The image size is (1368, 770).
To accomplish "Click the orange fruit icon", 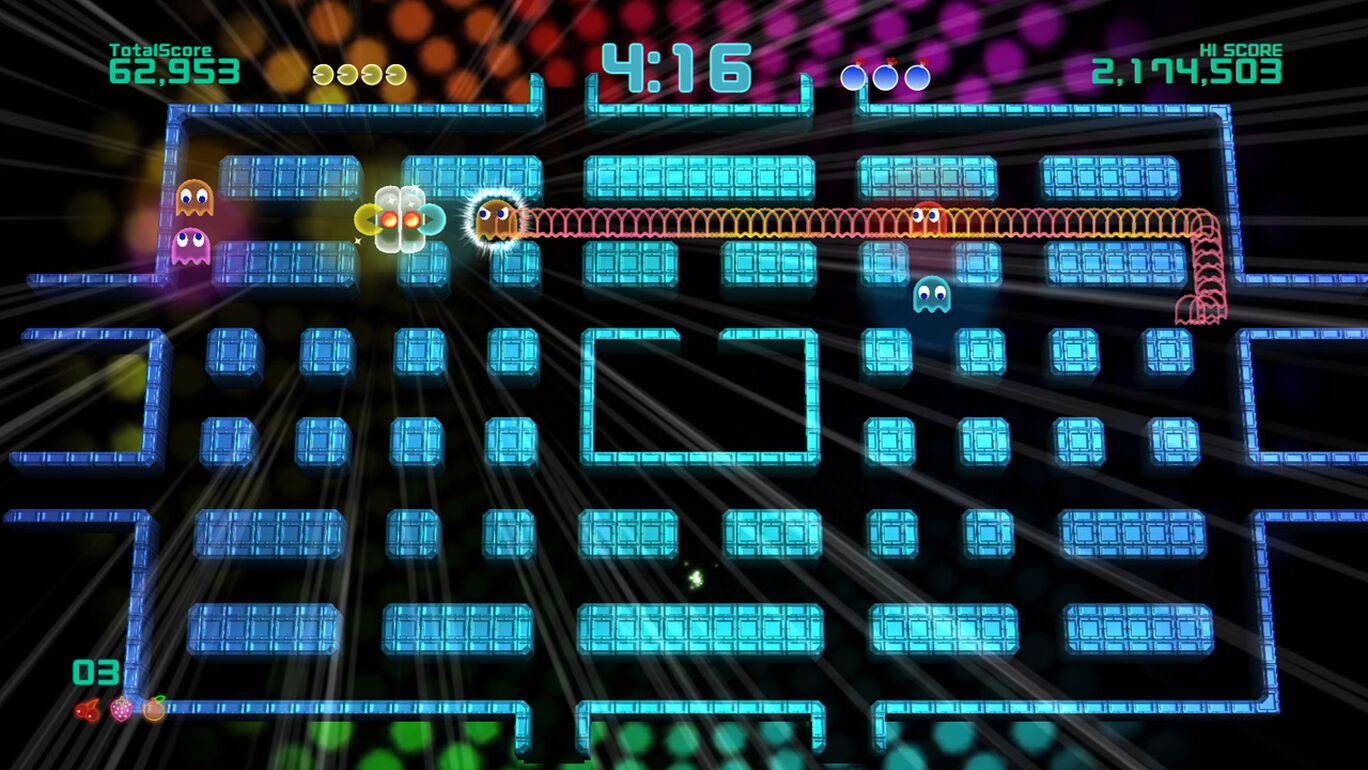I will point(153,709).
